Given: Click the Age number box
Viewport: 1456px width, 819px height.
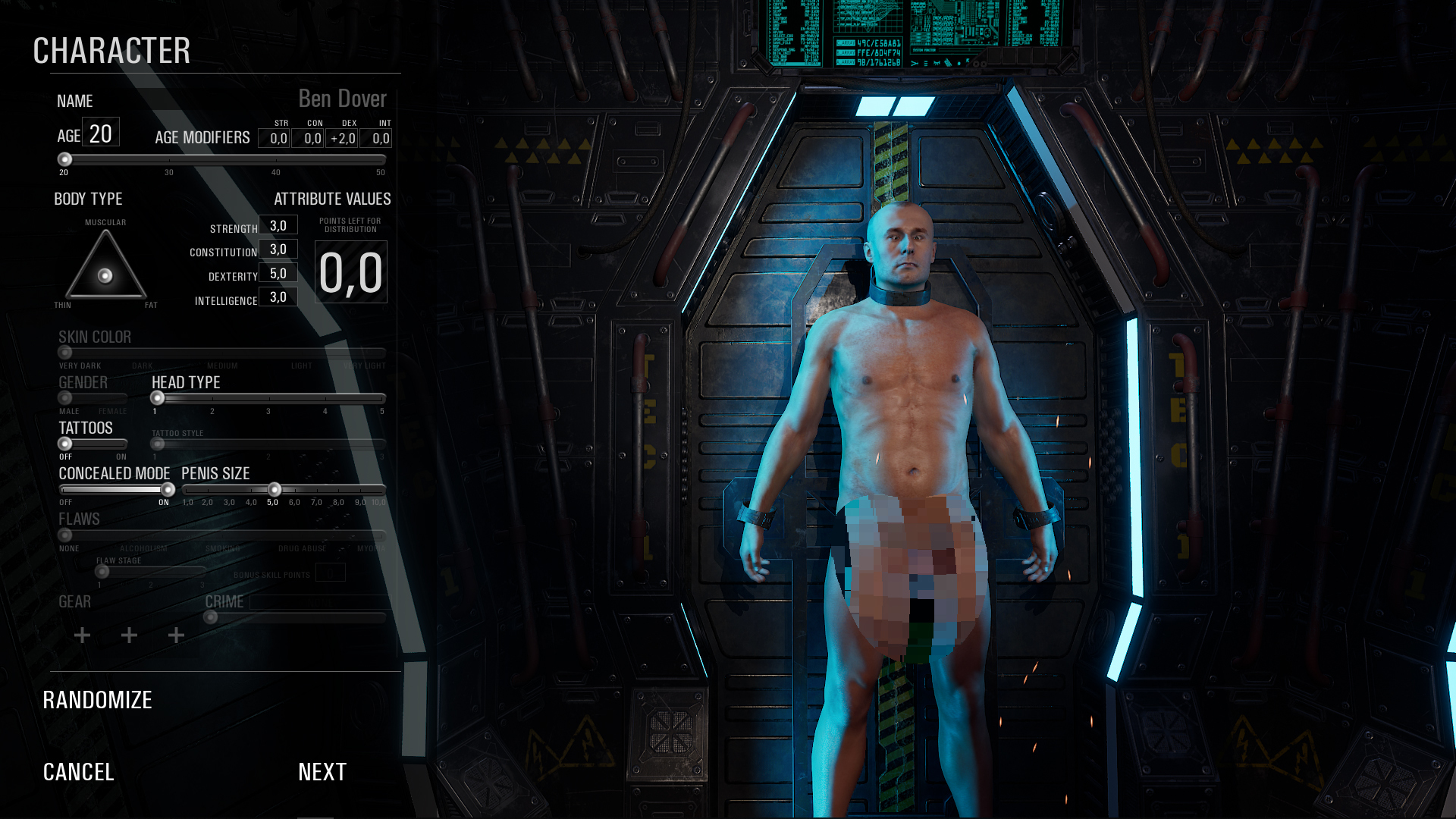Looking at the screenshot, I should tap(101, 133).
